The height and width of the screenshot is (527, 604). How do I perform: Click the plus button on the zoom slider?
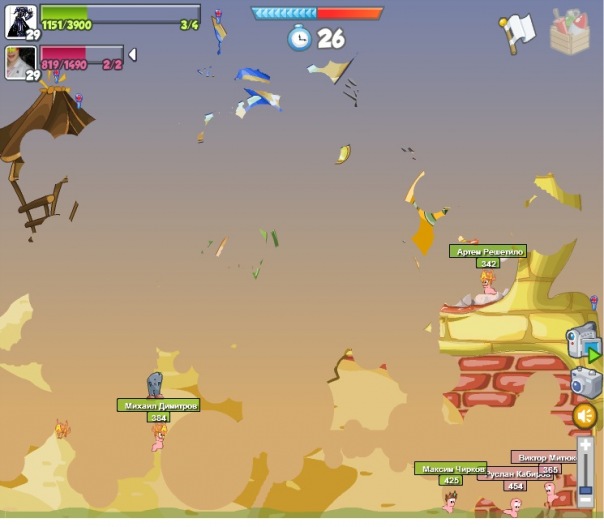pos(585,443)
